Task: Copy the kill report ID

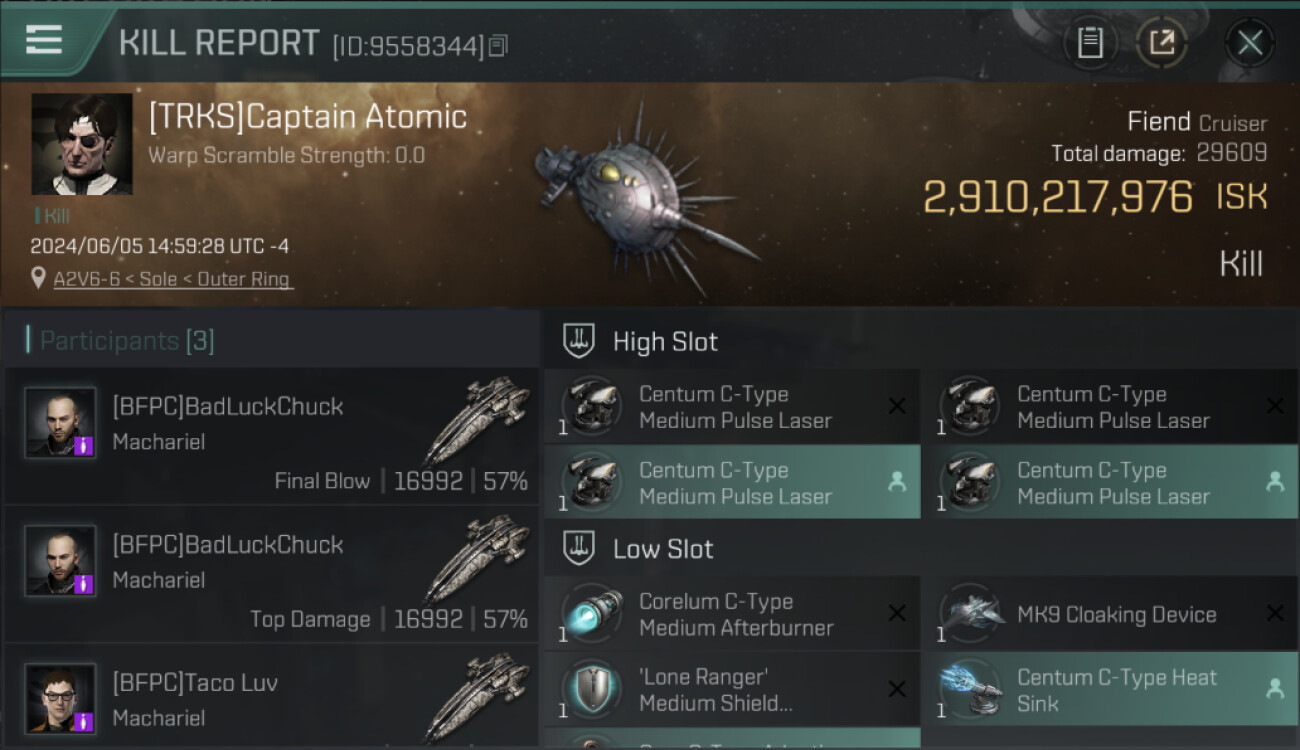Action: tap(499, 45)
